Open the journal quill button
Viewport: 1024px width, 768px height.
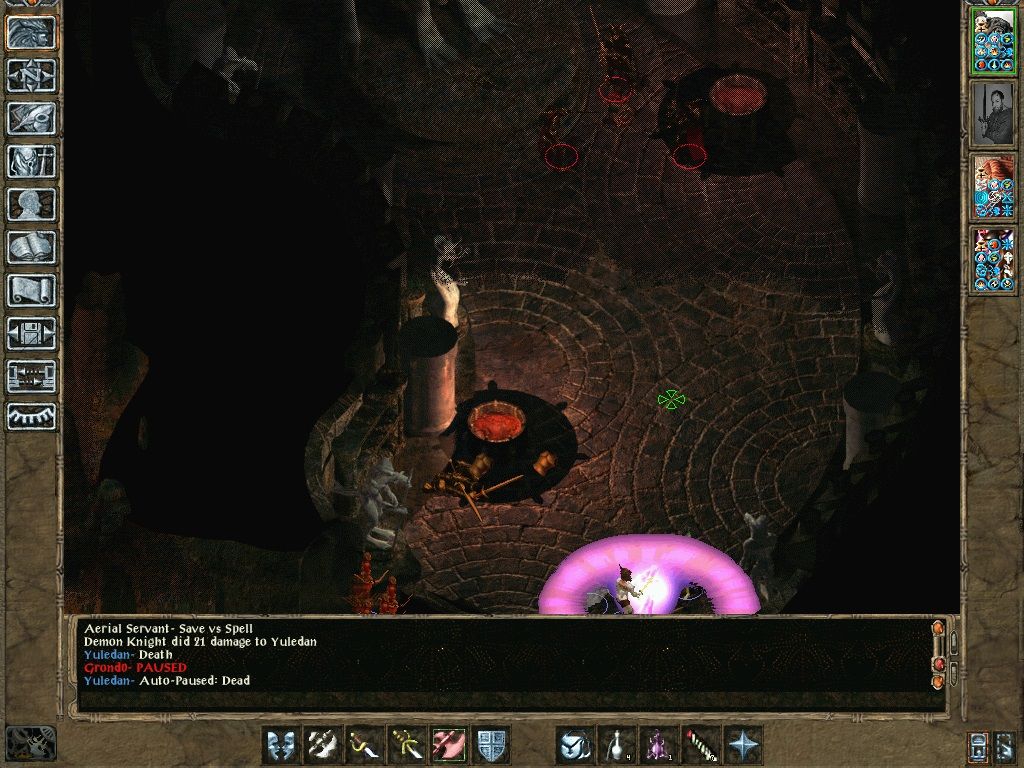(x=31, y=118)
